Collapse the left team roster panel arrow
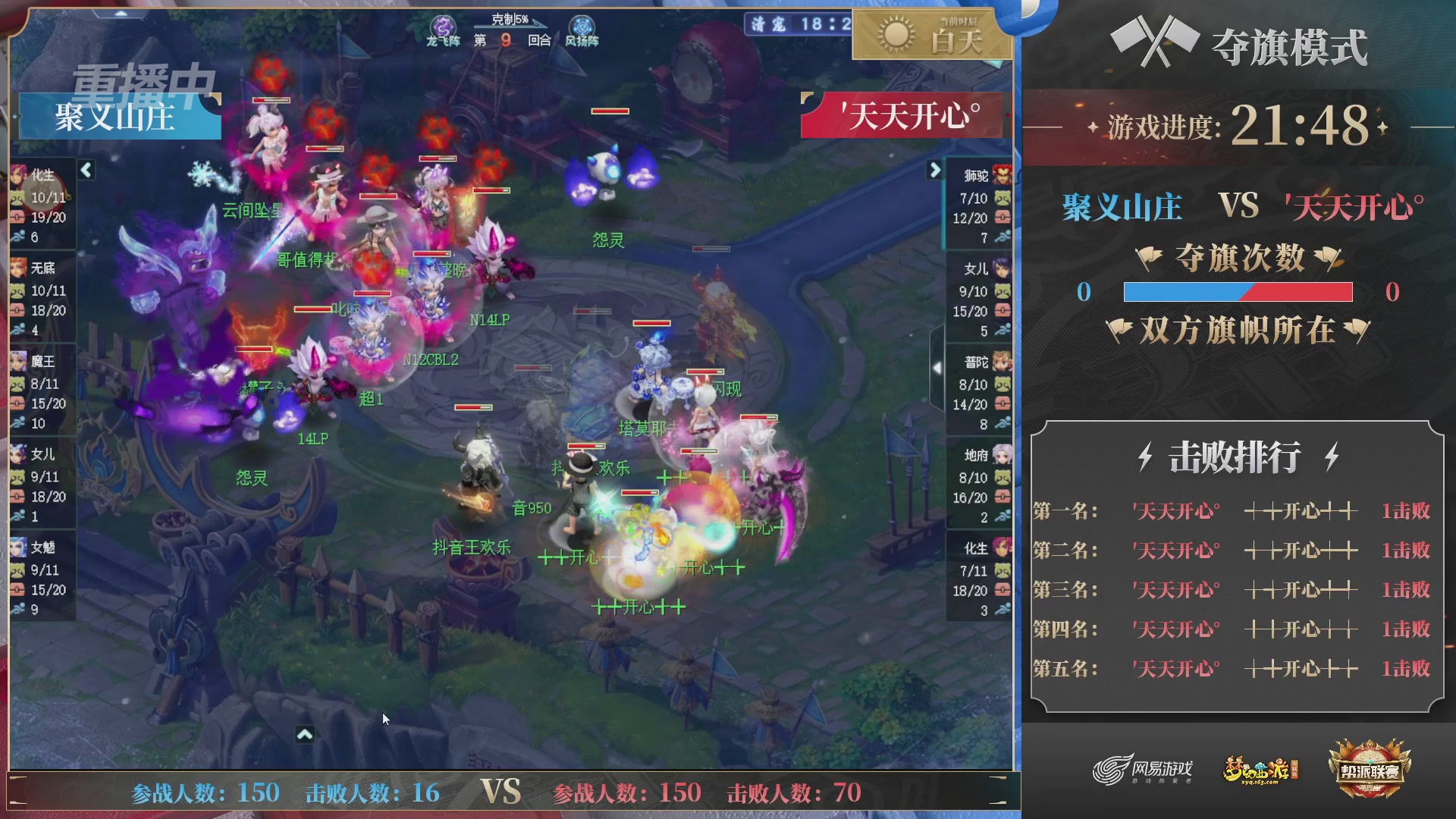The height and width of the screenshot is (819, 1456). click(x=86, y=171)
